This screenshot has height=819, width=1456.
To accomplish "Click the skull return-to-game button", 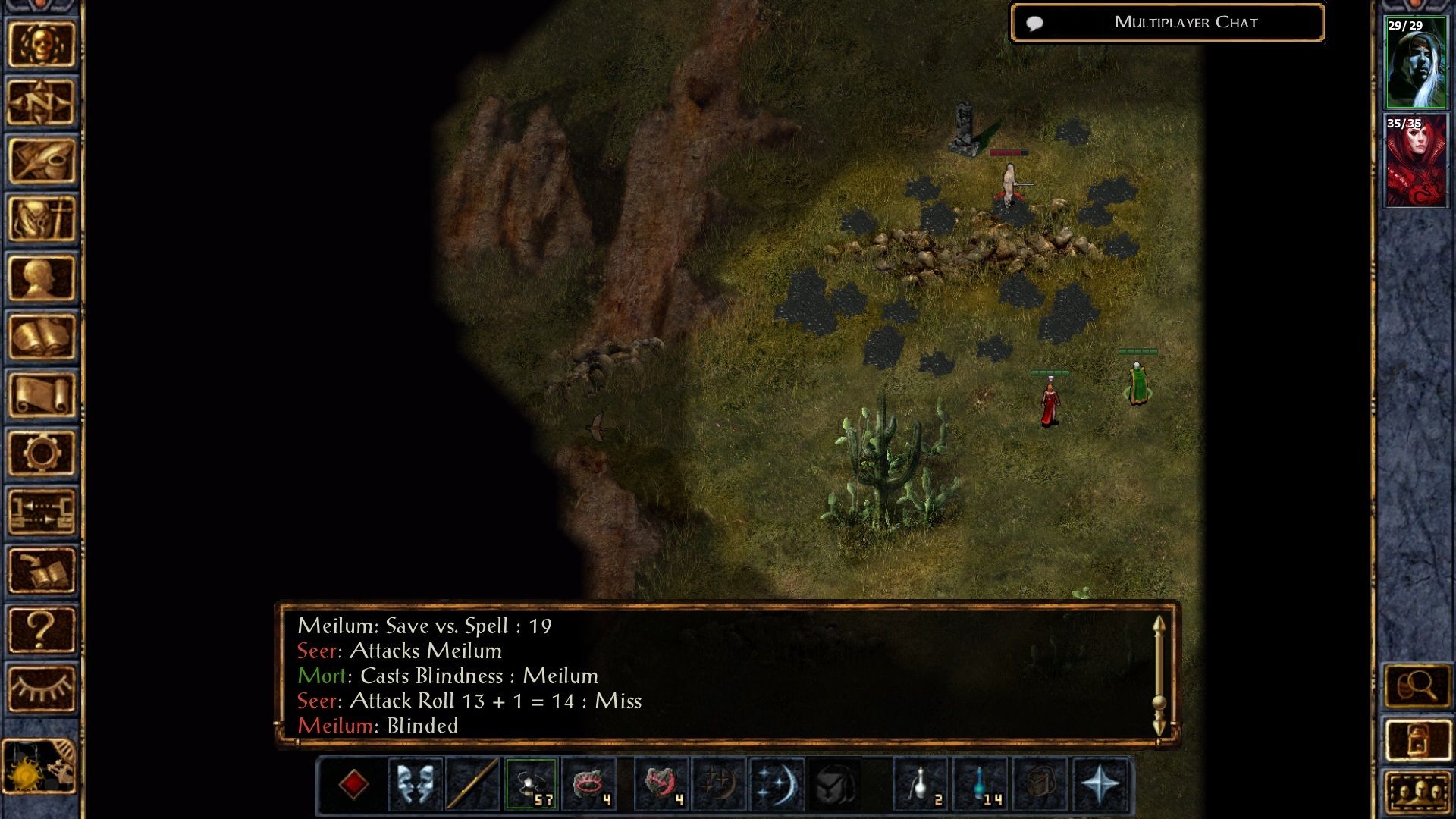I will click(42, 45).
